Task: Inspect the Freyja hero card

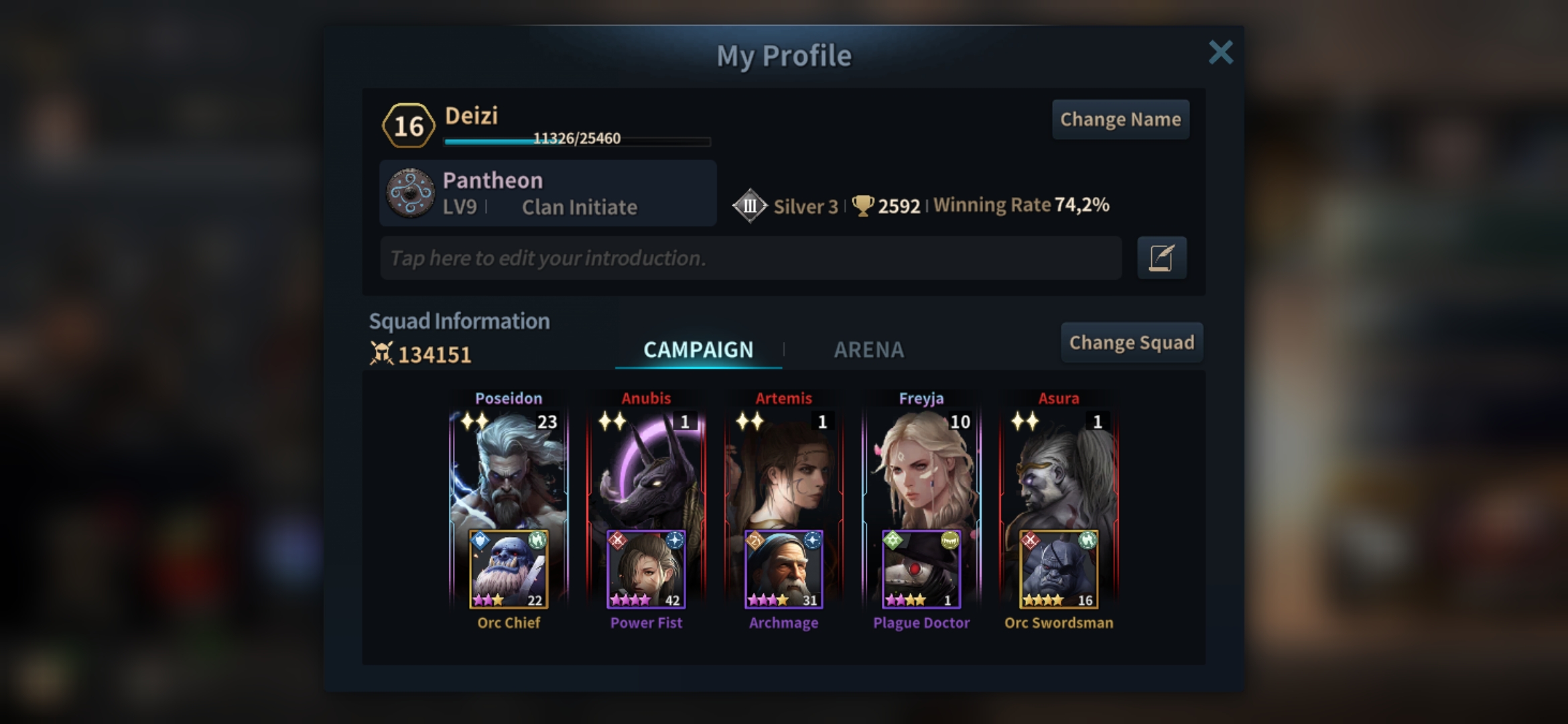Action: tap(921, 469)
